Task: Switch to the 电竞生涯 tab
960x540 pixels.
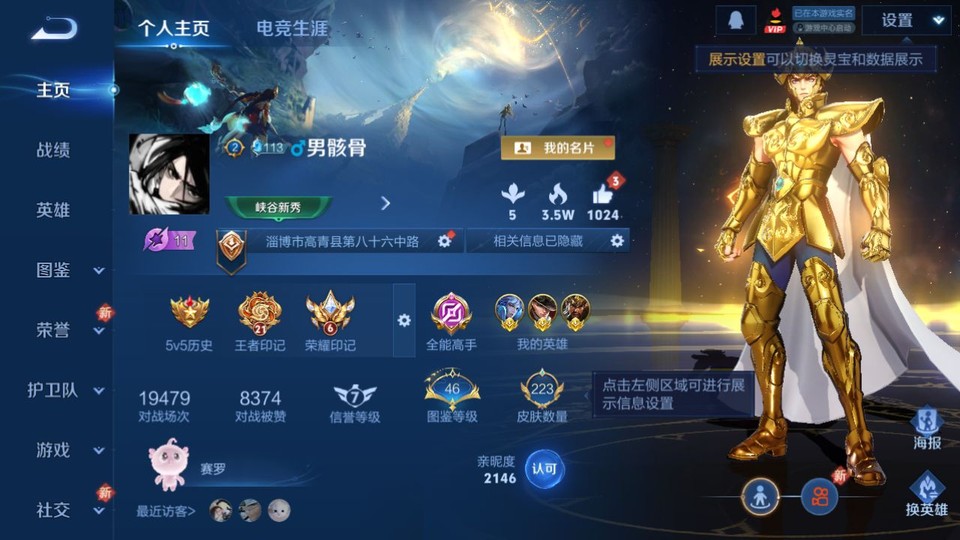Action: 291,28
